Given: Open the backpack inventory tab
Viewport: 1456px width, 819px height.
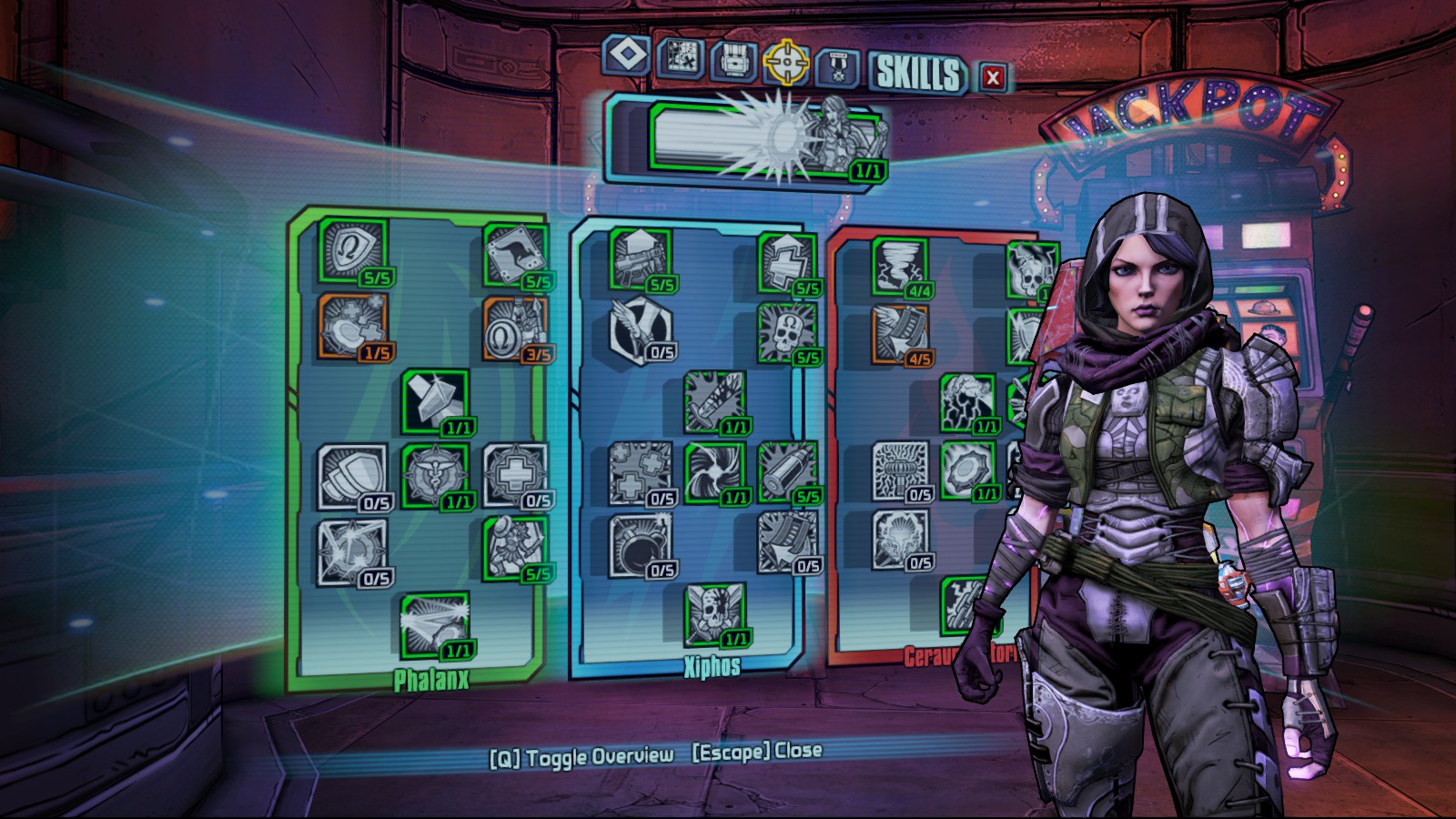Looking at the screenshot, I should coord(733,61).
